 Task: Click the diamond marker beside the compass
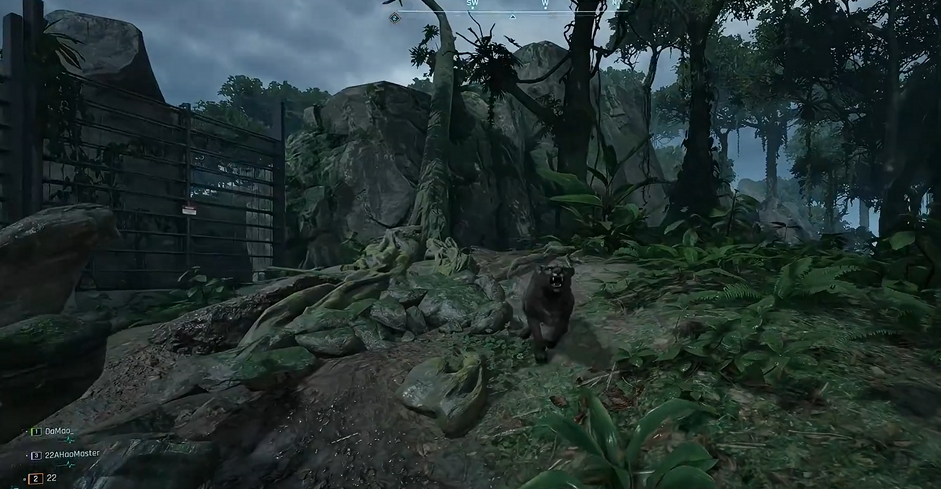[x=395, y=17]
